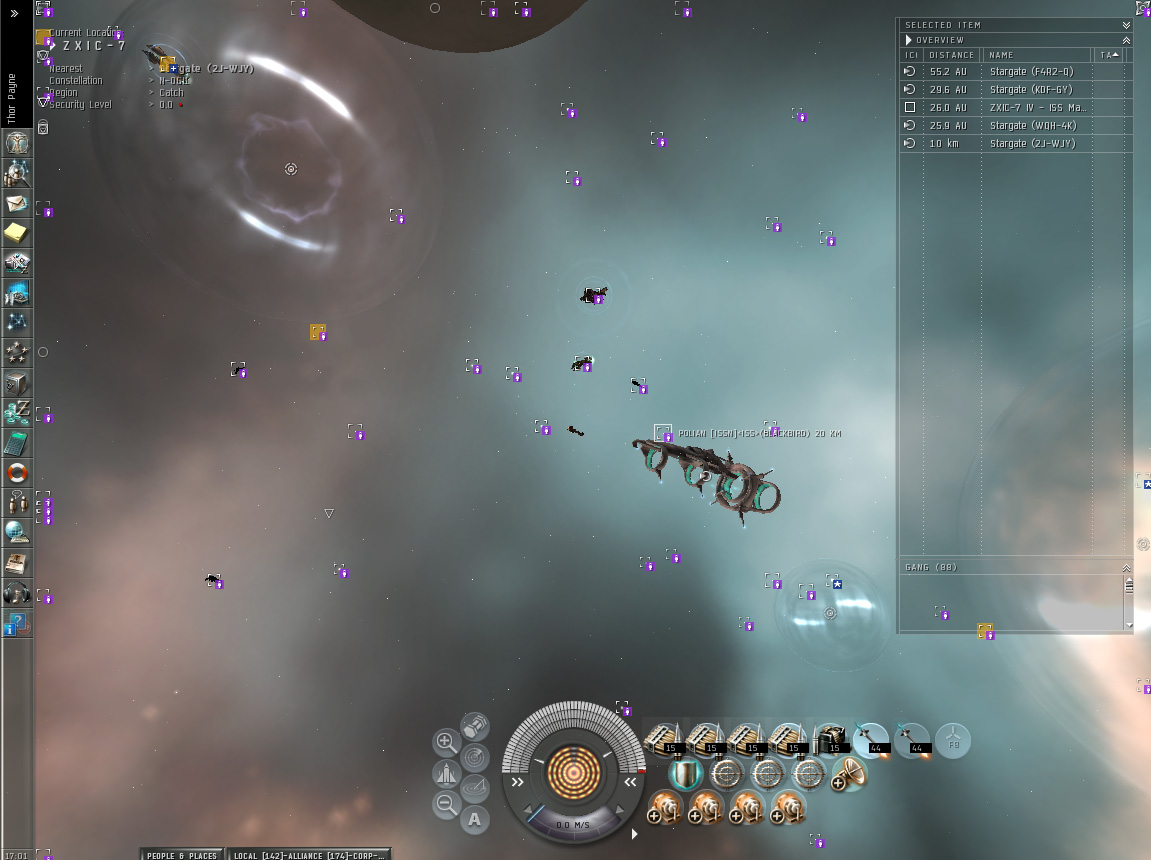Expand the sidebar with the double-arrow button

[15, 14]
